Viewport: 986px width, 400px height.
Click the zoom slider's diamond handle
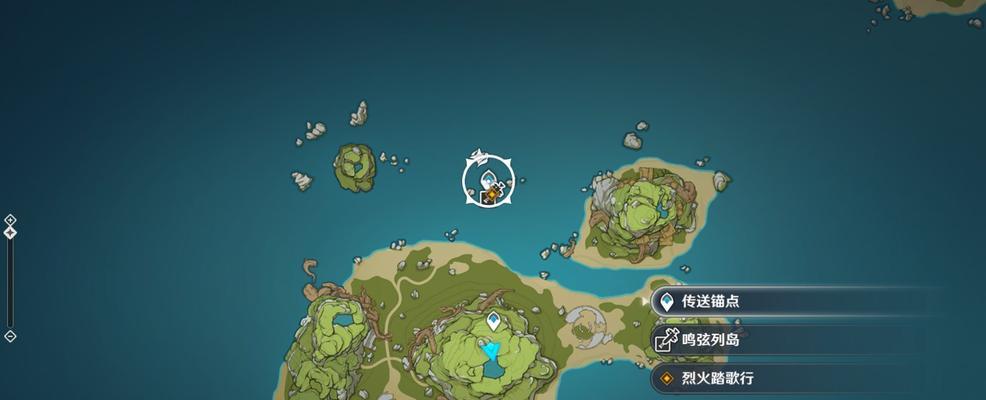point(10,232)
